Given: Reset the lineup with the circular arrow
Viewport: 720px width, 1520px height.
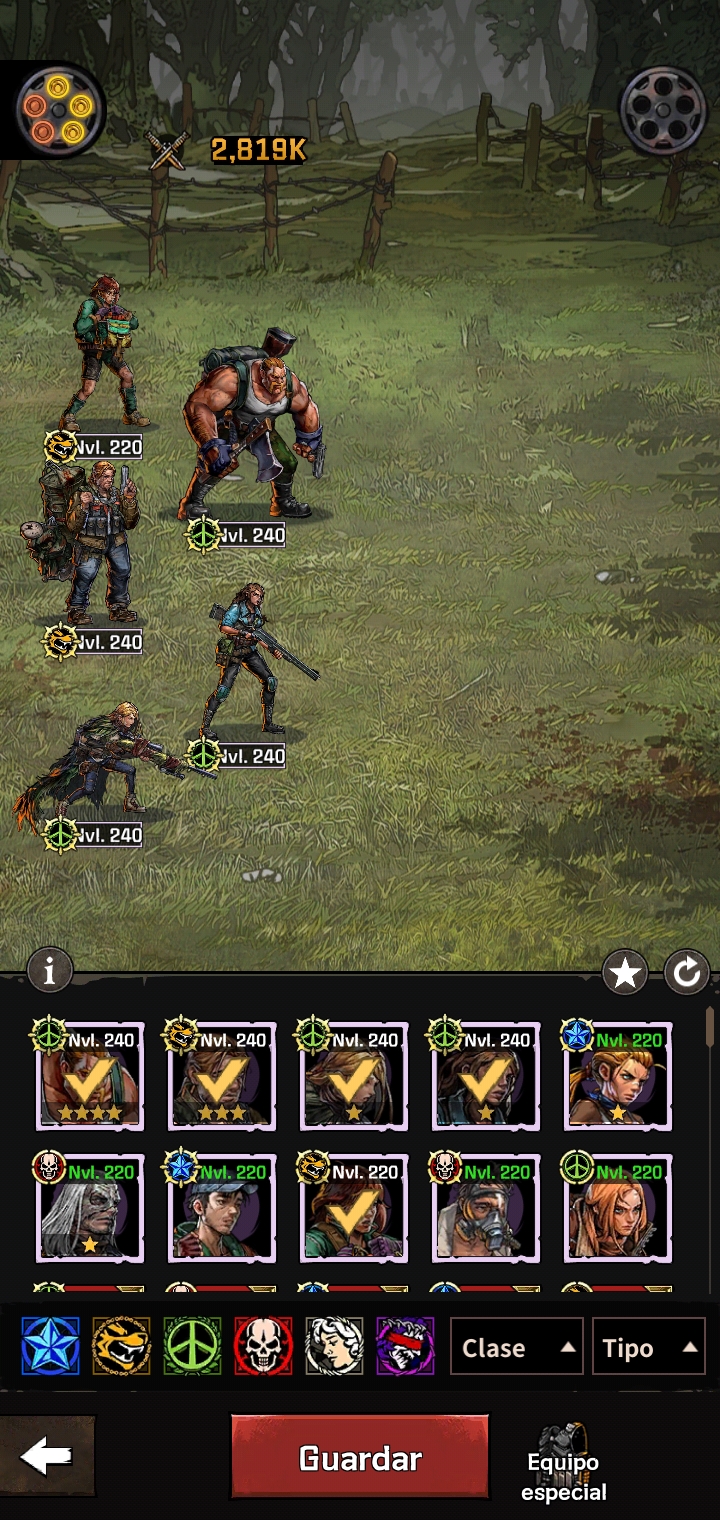Looking at the screenshot, I should tap(687, 972).
